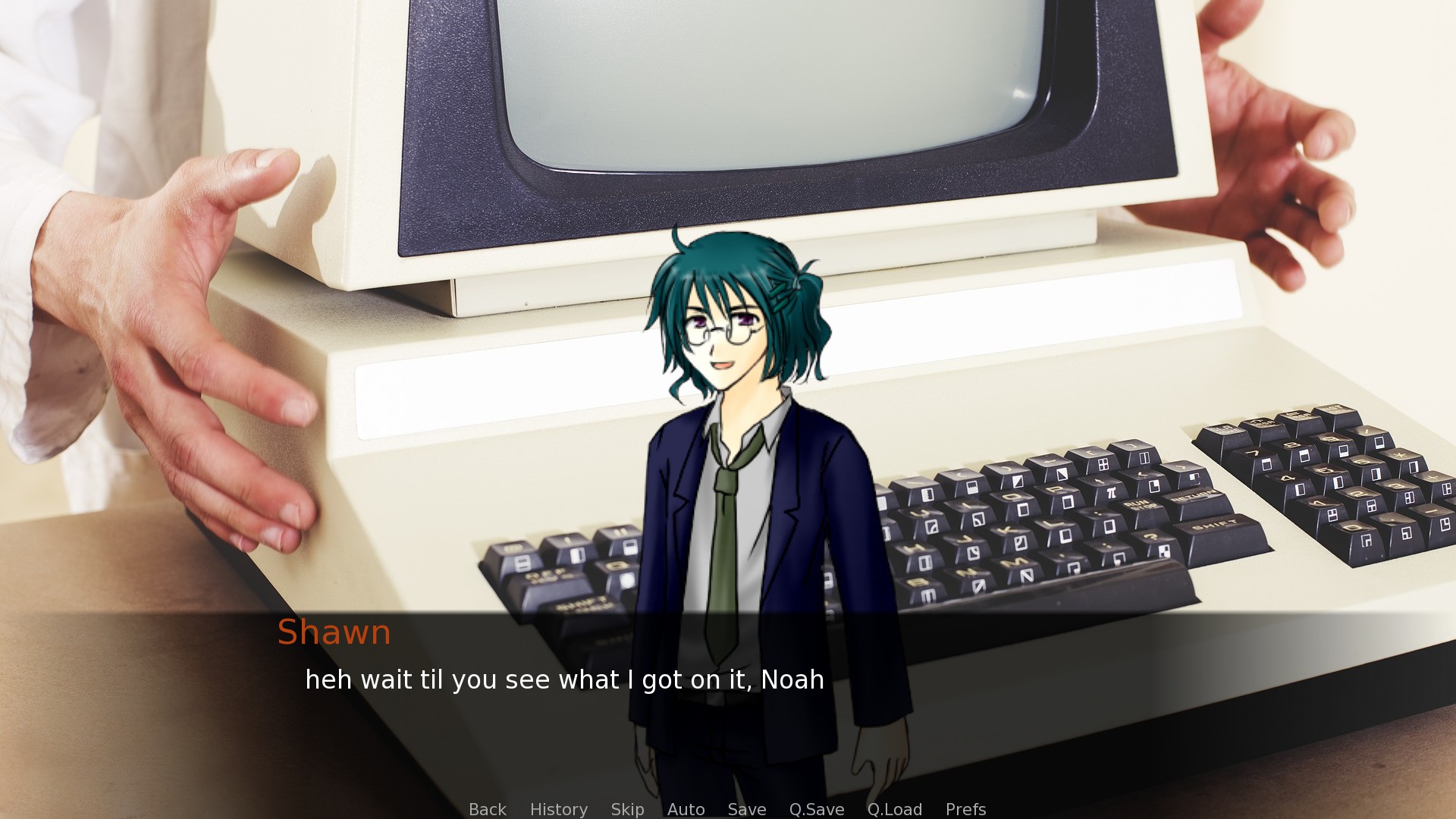Screen dimensions: 1456x819
Task: Open the History log
Action: (559, 809)
